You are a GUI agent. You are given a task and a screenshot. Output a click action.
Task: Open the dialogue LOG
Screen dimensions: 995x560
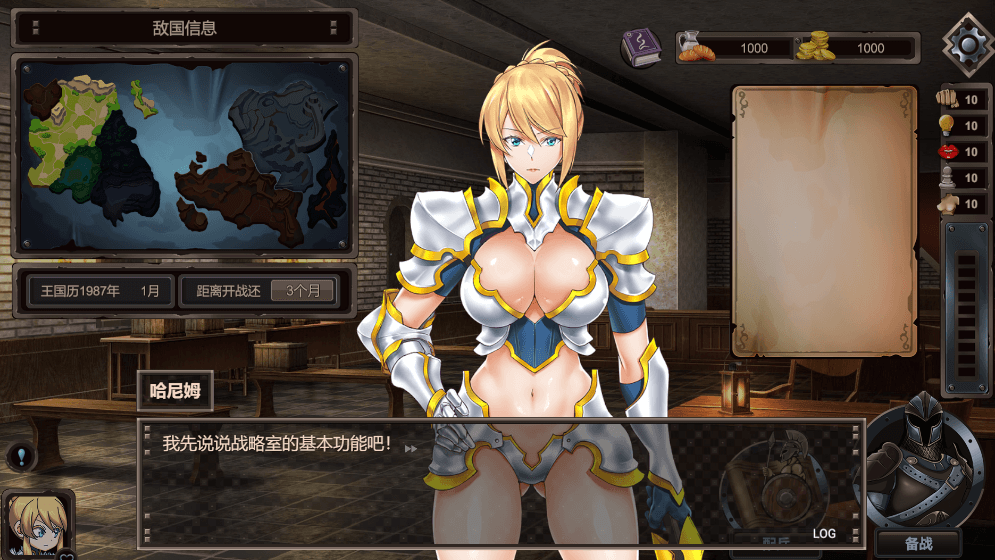pos(824,534)
